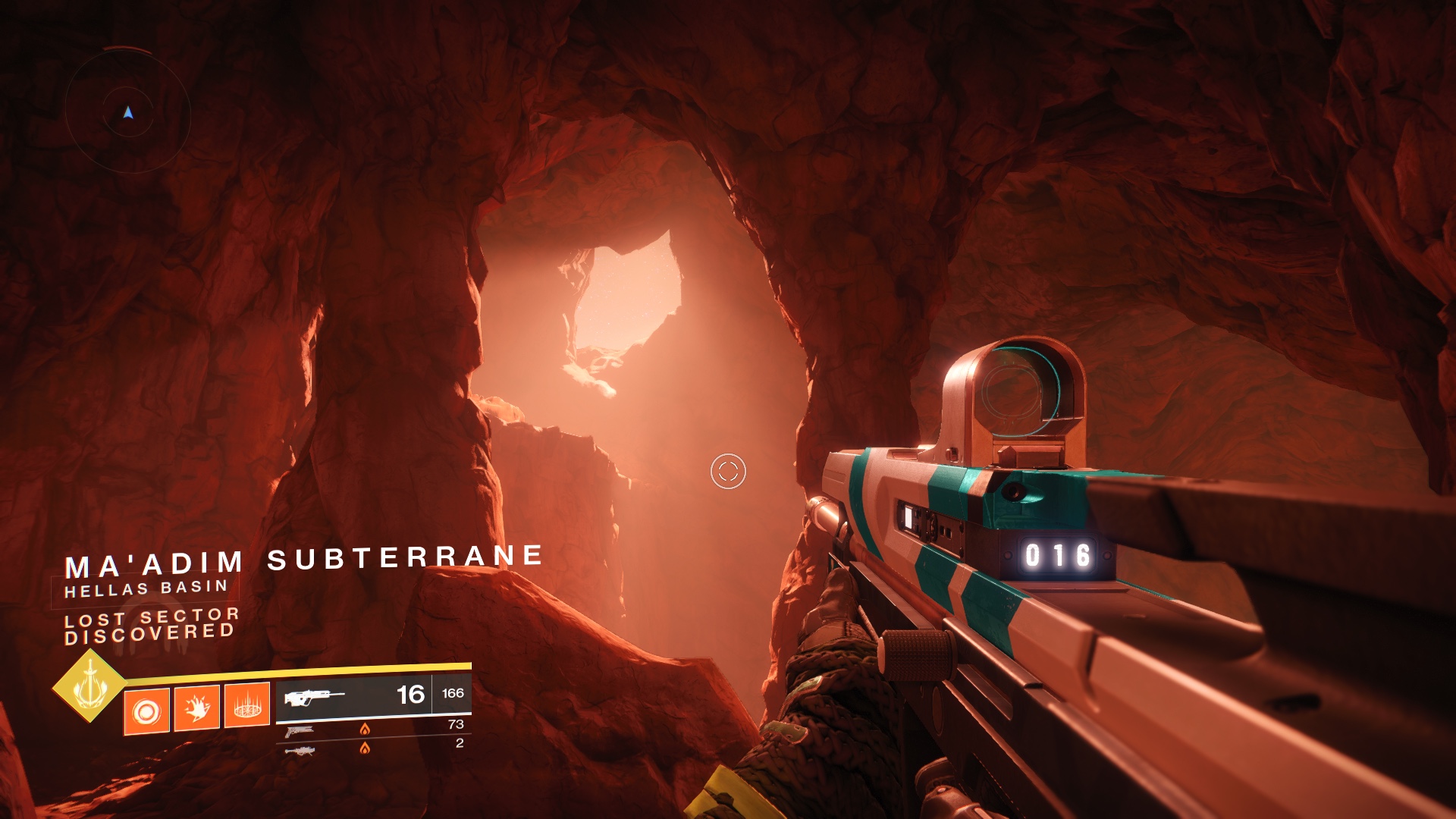Viewport: 1456px width, 819px height.
Task: Click the player direction arrow on radar
Action: [128, 111]
